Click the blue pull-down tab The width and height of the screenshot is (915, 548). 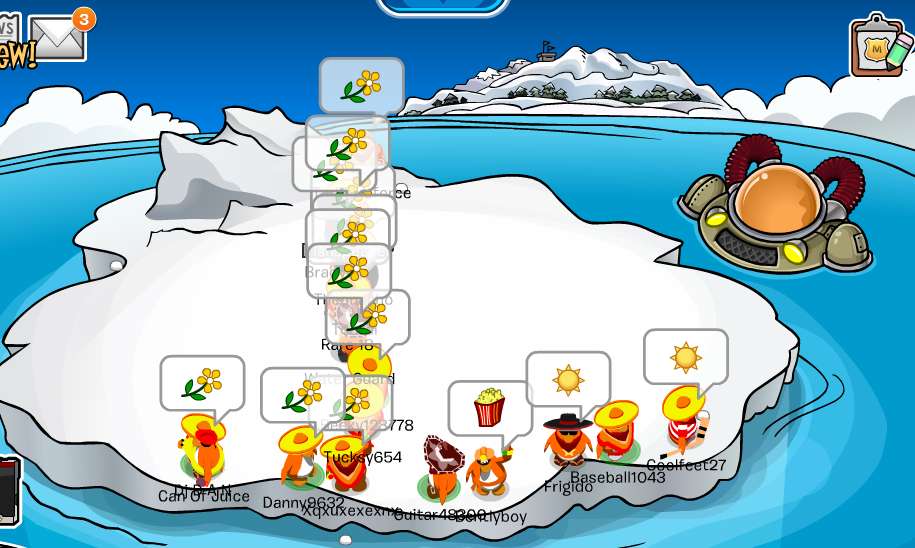click(x=443, y=5)
